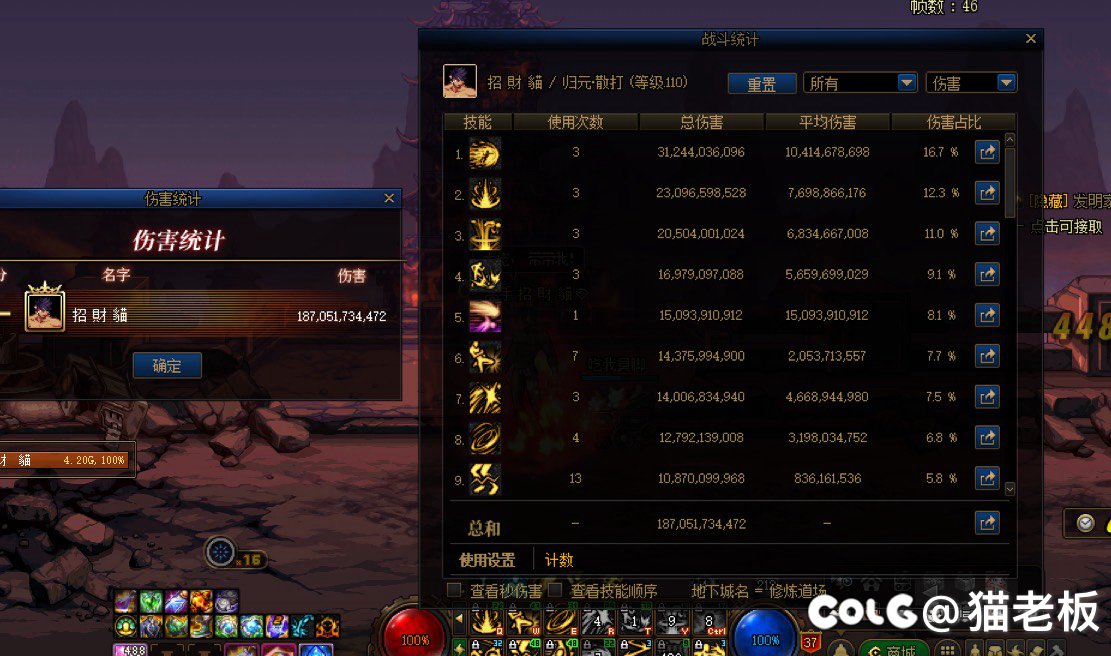Share the first skill row's damage
Viewport: 1111px width, 656px height.
point(987,153)
